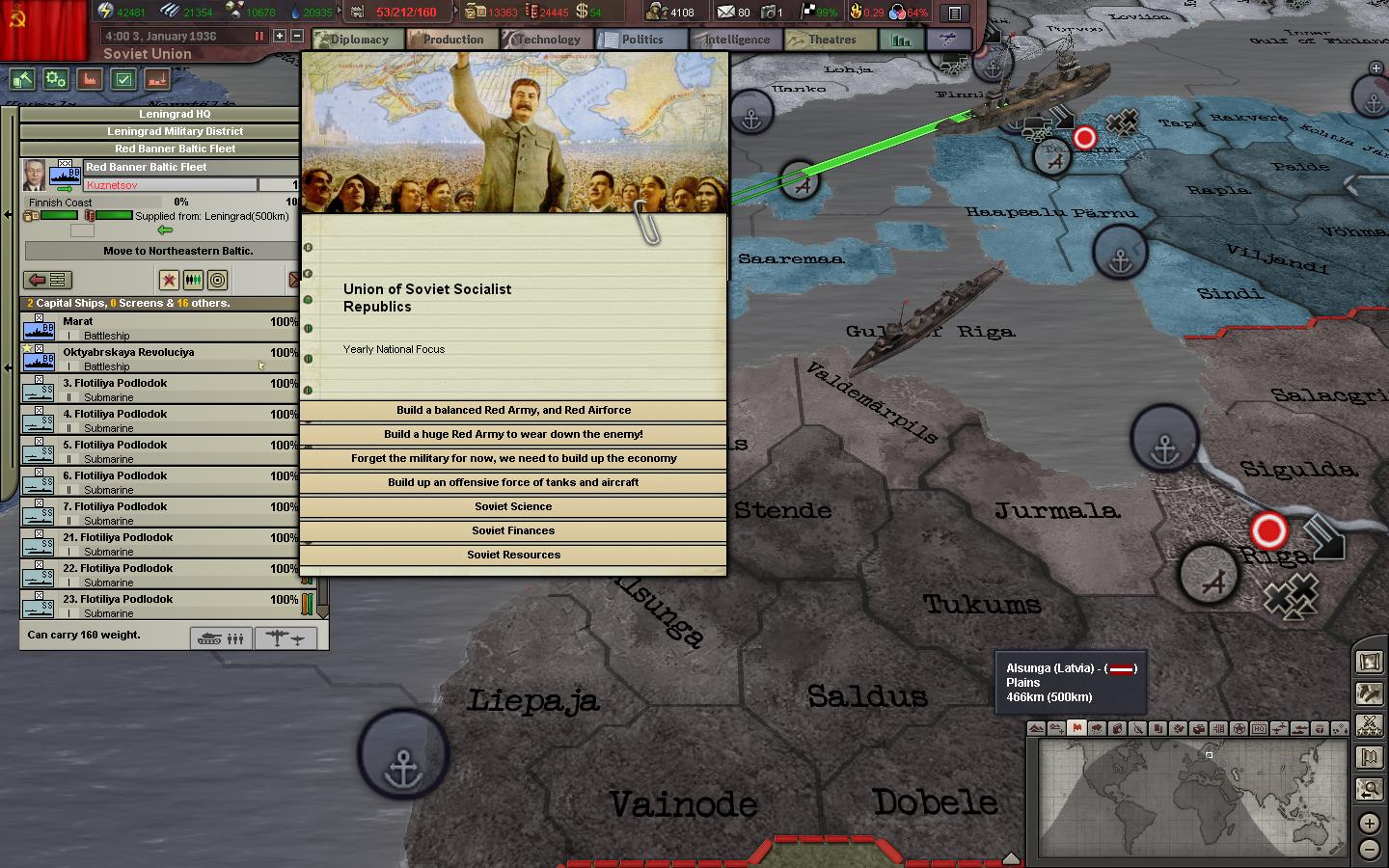Show the Politics tab
The width and height of the screenshot is (1389, 868).
point(641,40)
